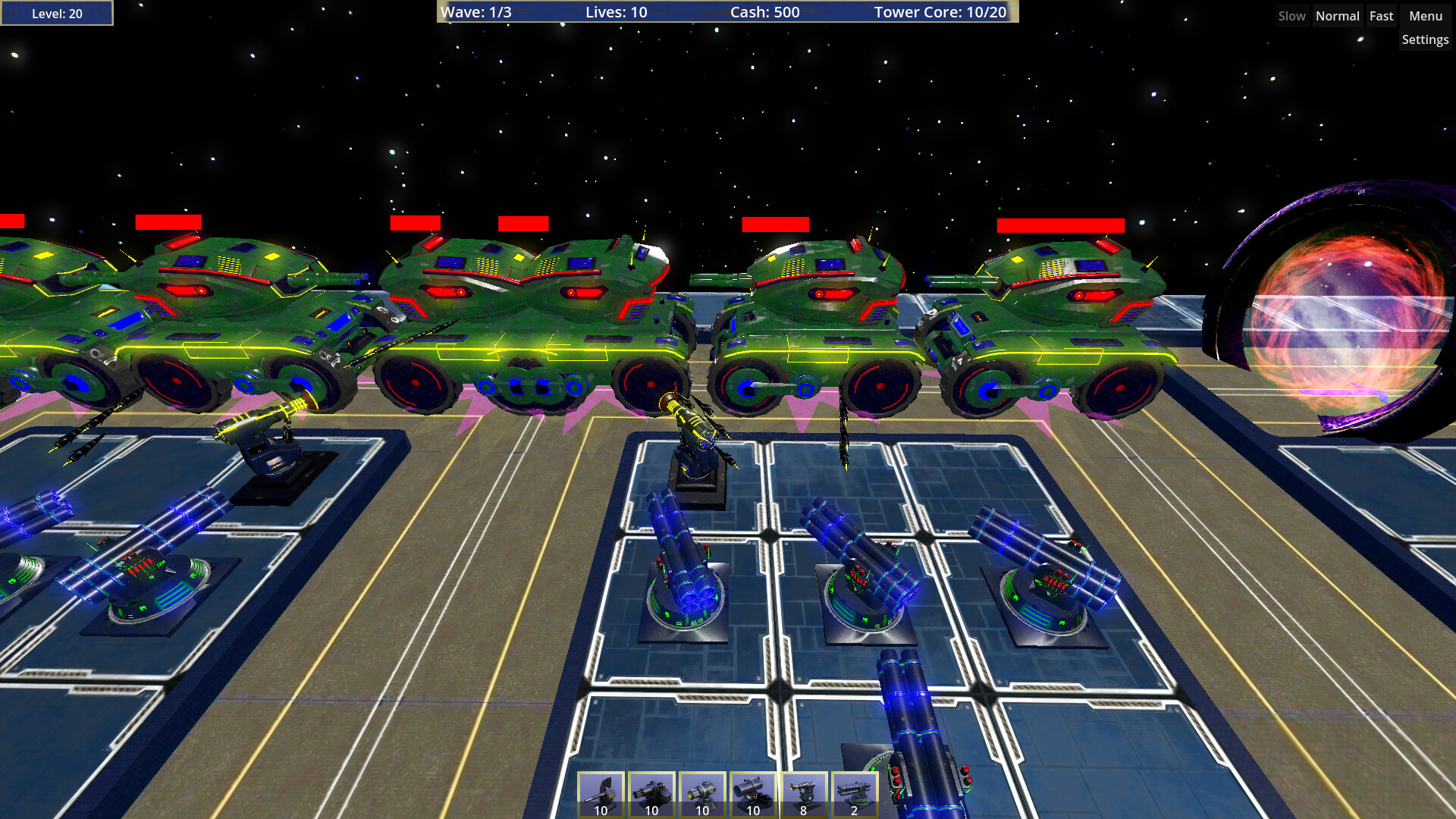Select the basic cannon tower icon
The width and height of the screenshot is (1456, 819).
[x=601, y=792]
